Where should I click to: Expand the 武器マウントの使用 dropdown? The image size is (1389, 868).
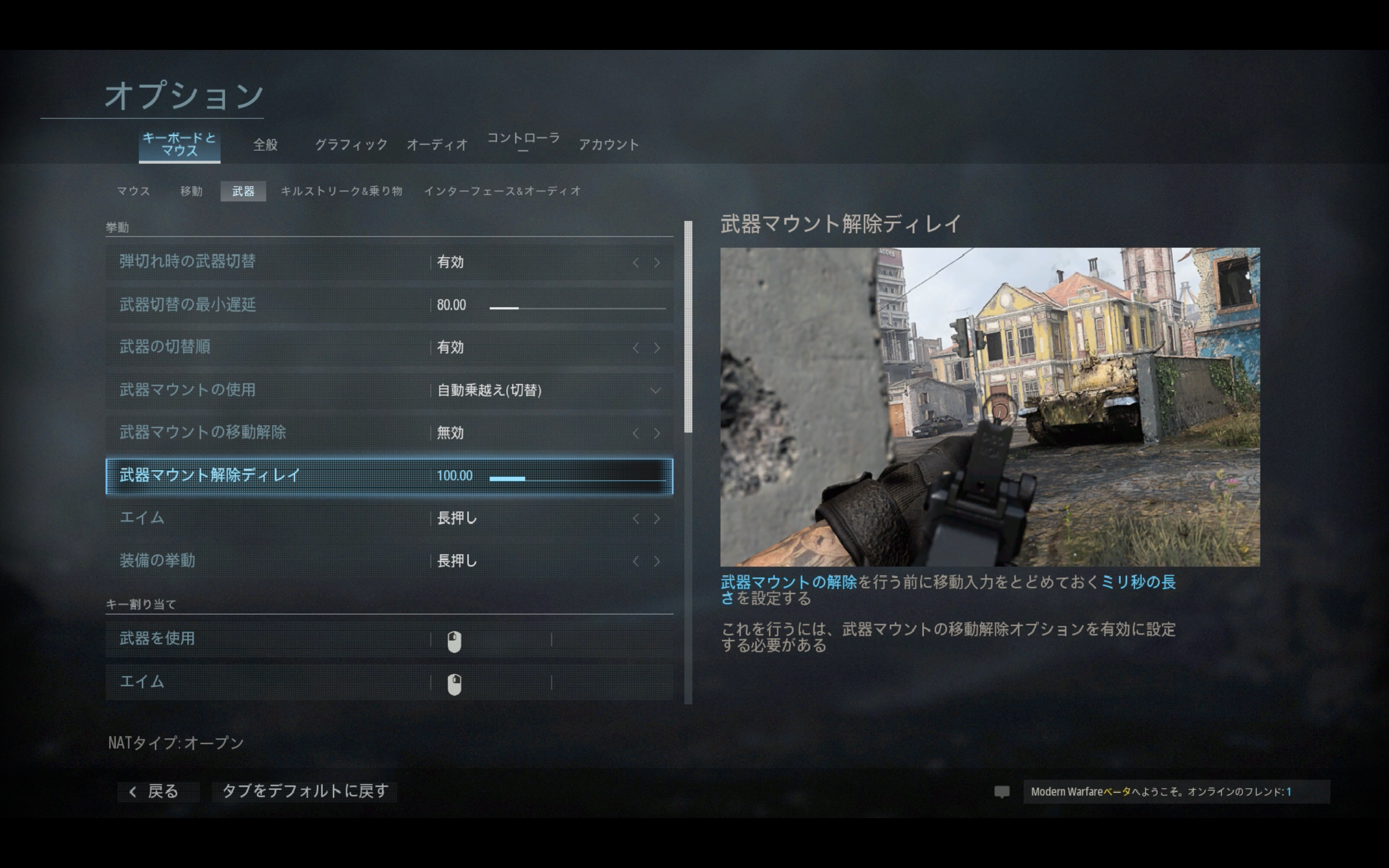[655, 391]
